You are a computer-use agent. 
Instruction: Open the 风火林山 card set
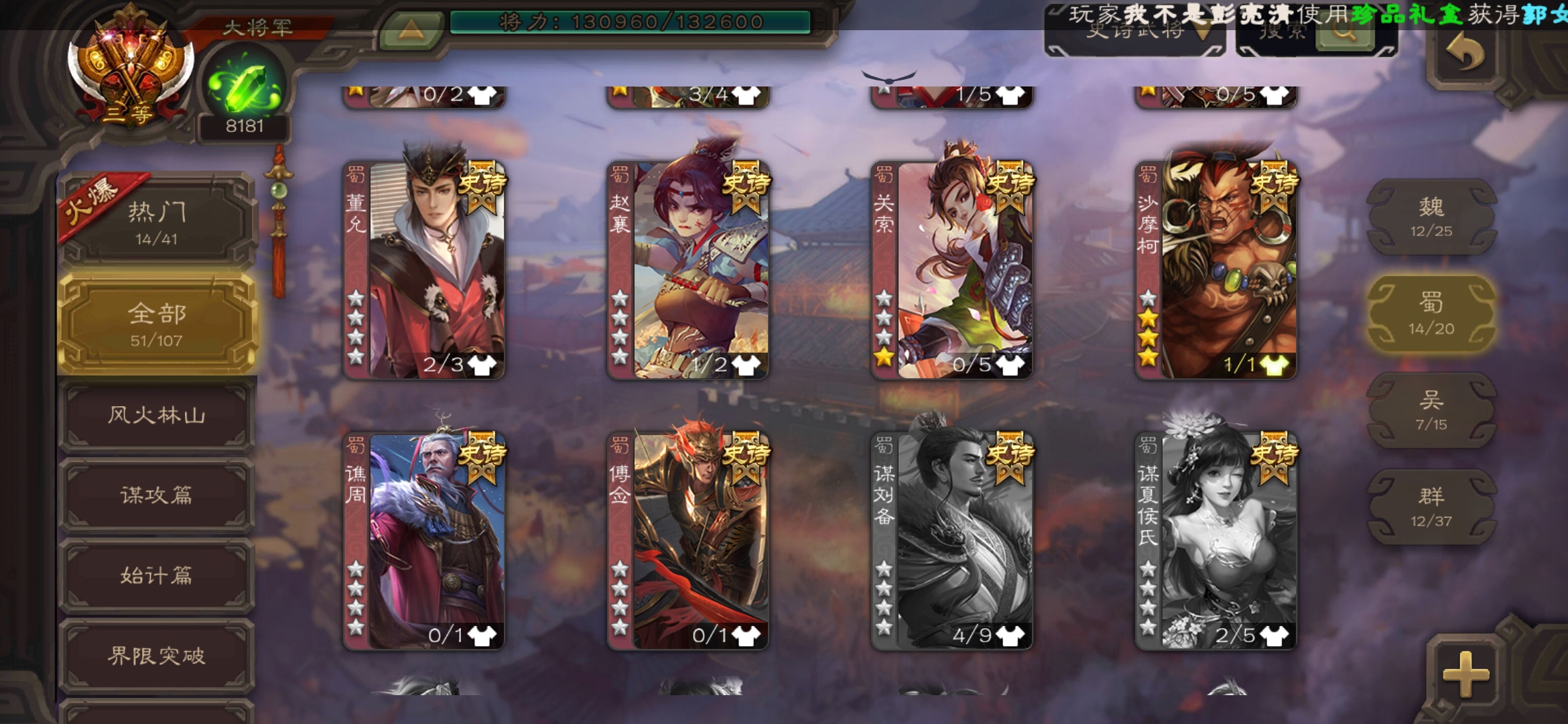pyautogui.click(x=157, y=415)
